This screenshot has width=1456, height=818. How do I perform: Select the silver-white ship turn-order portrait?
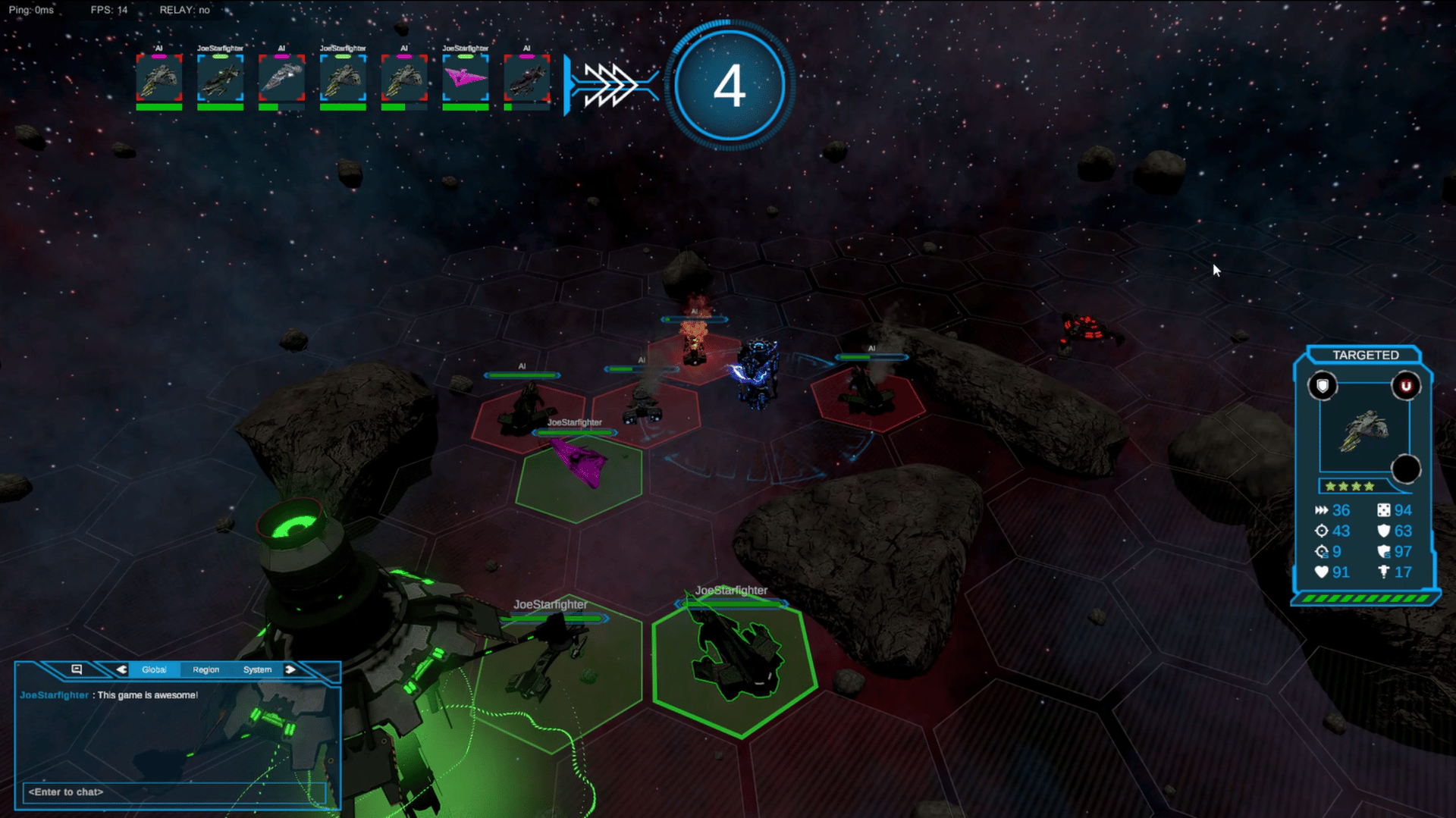[281, 78]
